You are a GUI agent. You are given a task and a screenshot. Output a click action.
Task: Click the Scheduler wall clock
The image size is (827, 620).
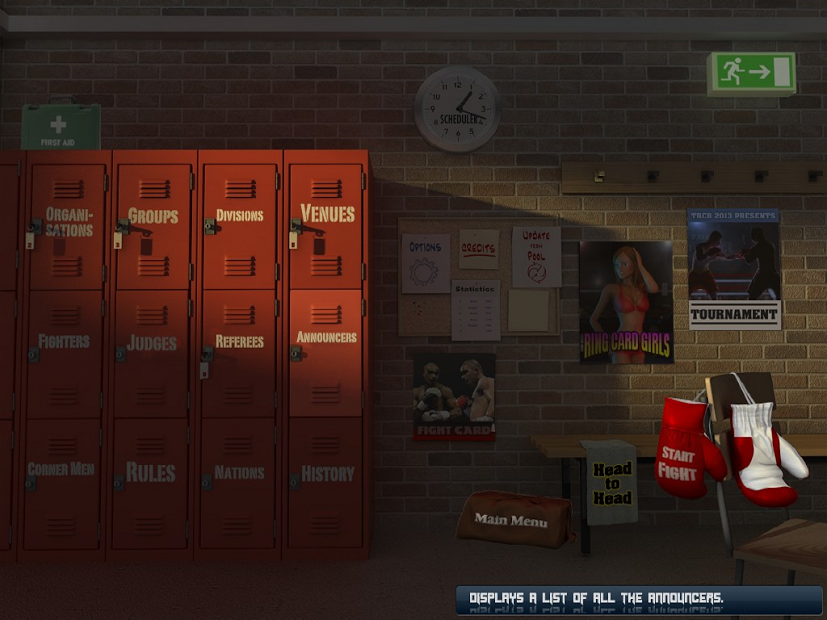coord(457,109)
